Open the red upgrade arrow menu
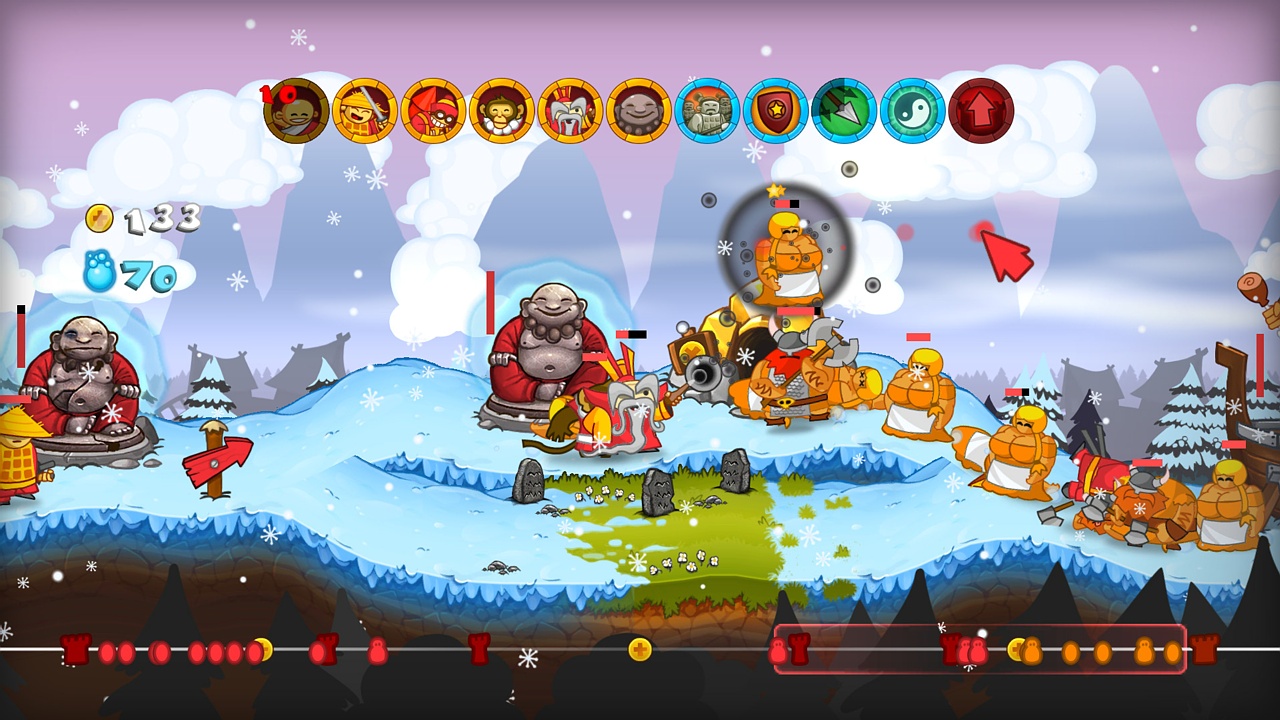The width and height of the screenshot is (1280, 720). point(981,110)
